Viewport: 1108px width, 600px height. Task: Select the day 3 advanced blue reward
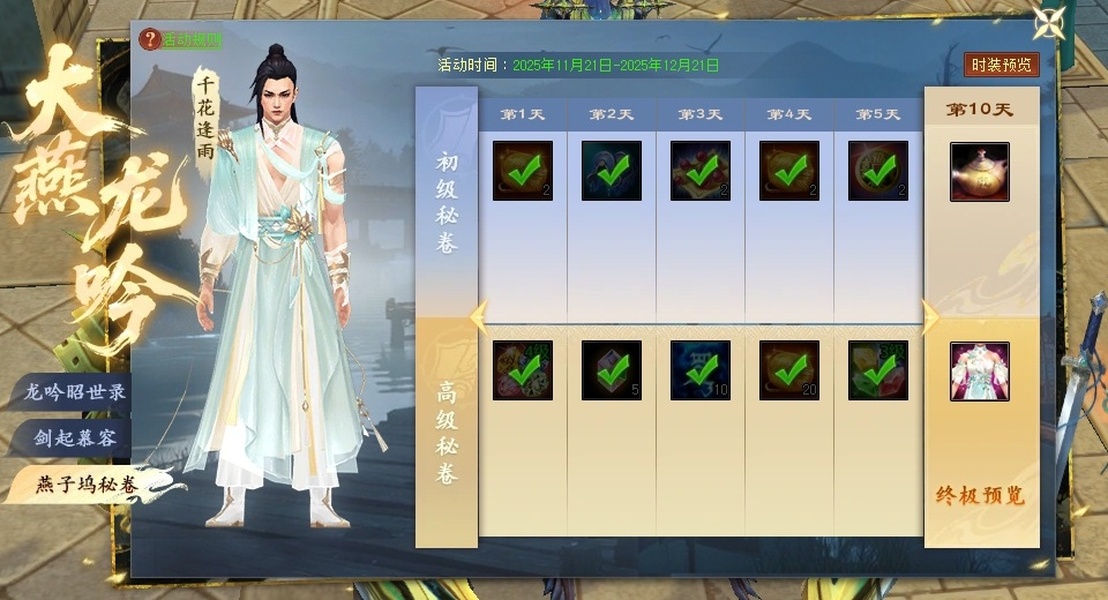tap(700, 371)
